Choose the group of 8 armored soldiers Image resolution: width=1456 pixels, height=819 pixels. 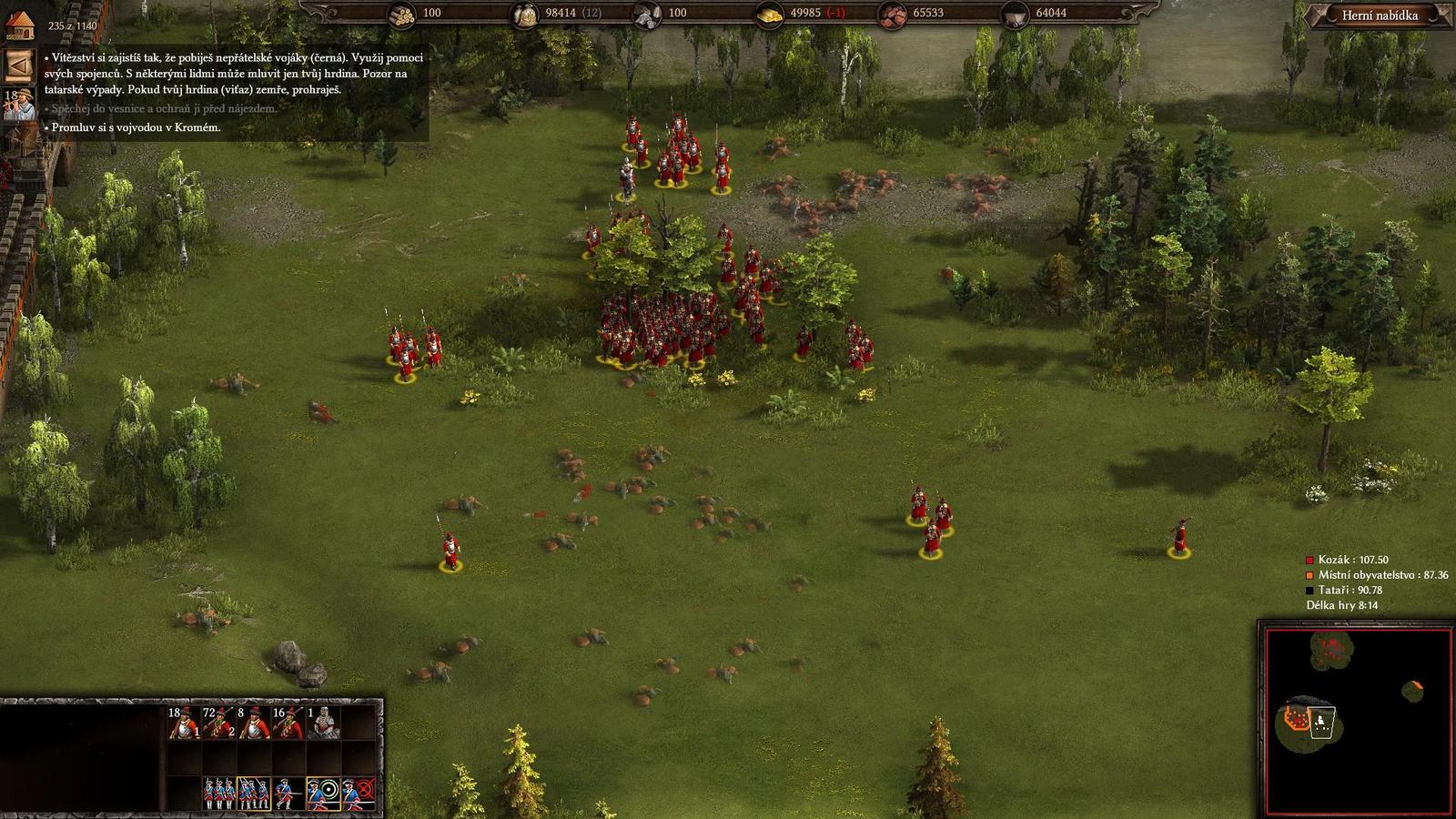pyautogui.click(x=254, y=722)
